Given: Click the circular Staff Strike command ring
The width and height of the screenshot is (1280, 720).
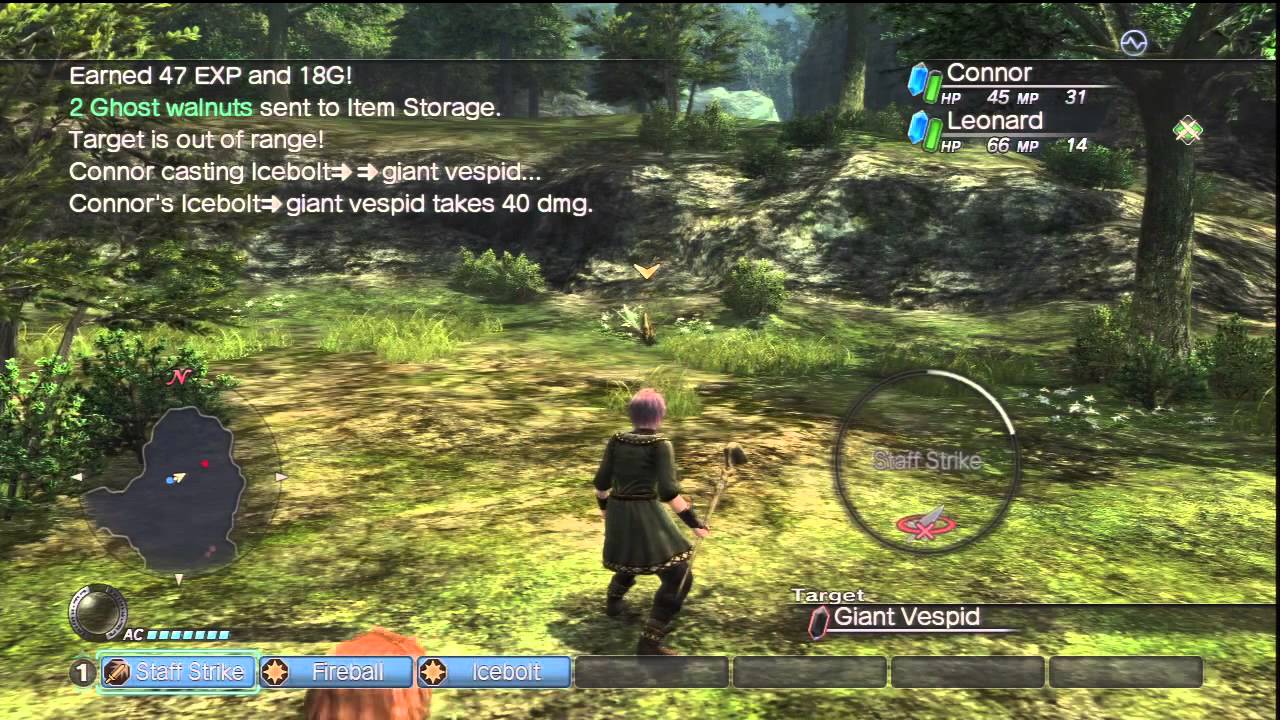Looking at the screenshot, I should tap(926, 461).
